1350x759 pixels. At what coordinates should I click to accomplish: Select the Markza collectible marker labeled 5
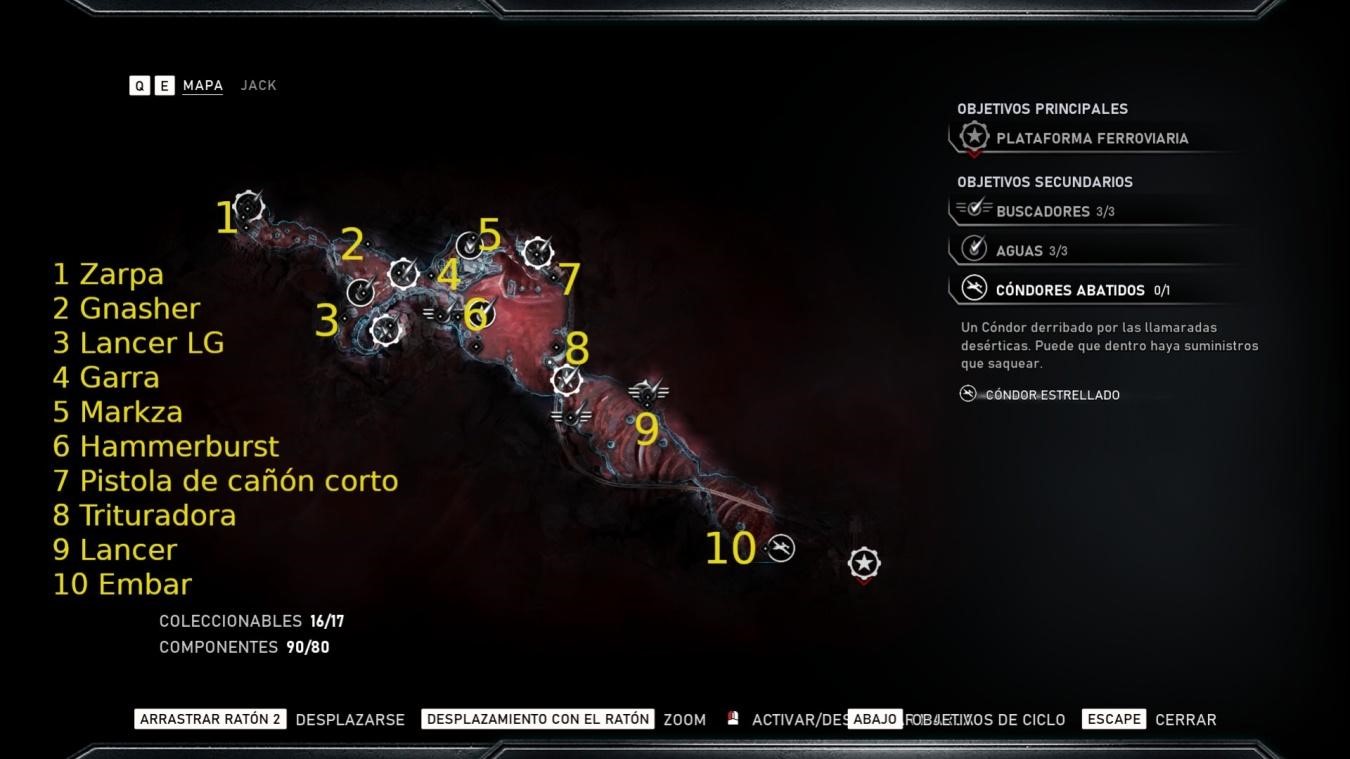point(468,246)
